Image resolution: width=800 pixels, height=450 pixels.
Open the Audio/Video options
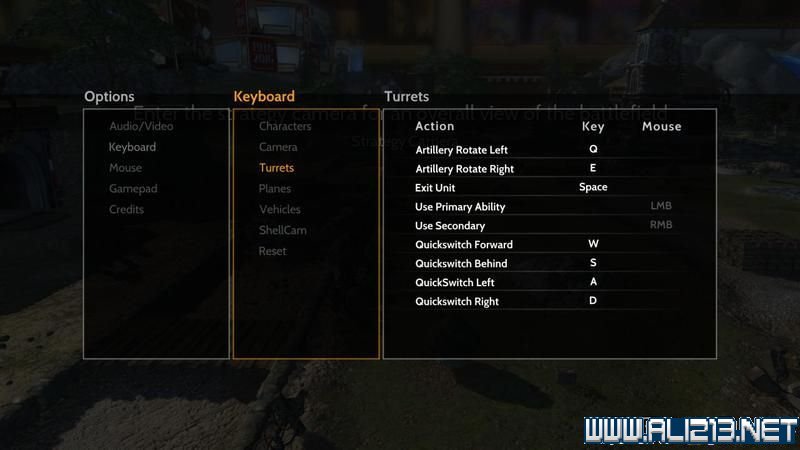[141, 126]
